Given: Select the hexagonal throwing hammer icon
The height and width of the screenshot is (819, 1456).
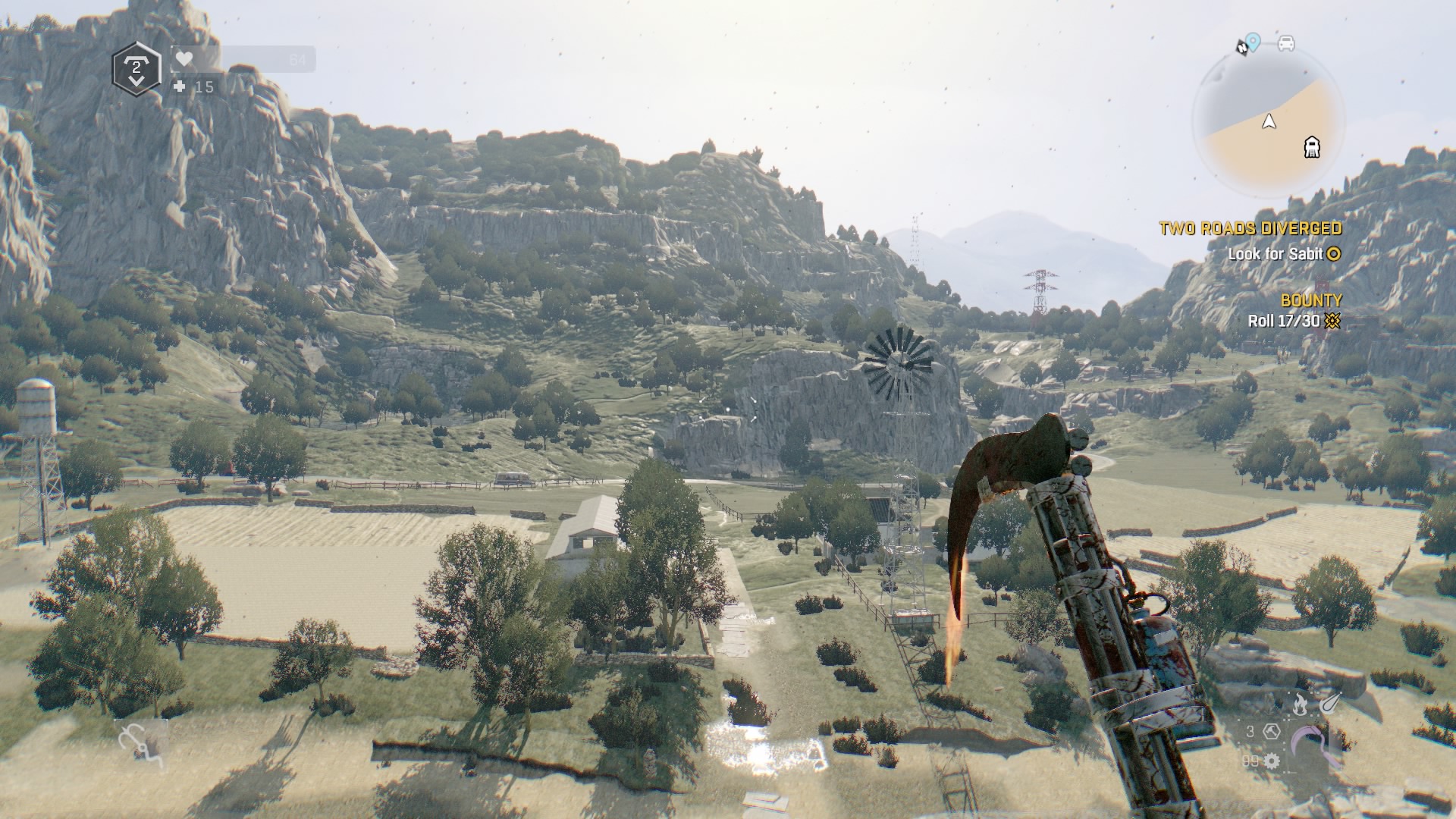Looking at the screenshot, I should pos(1272,733).
